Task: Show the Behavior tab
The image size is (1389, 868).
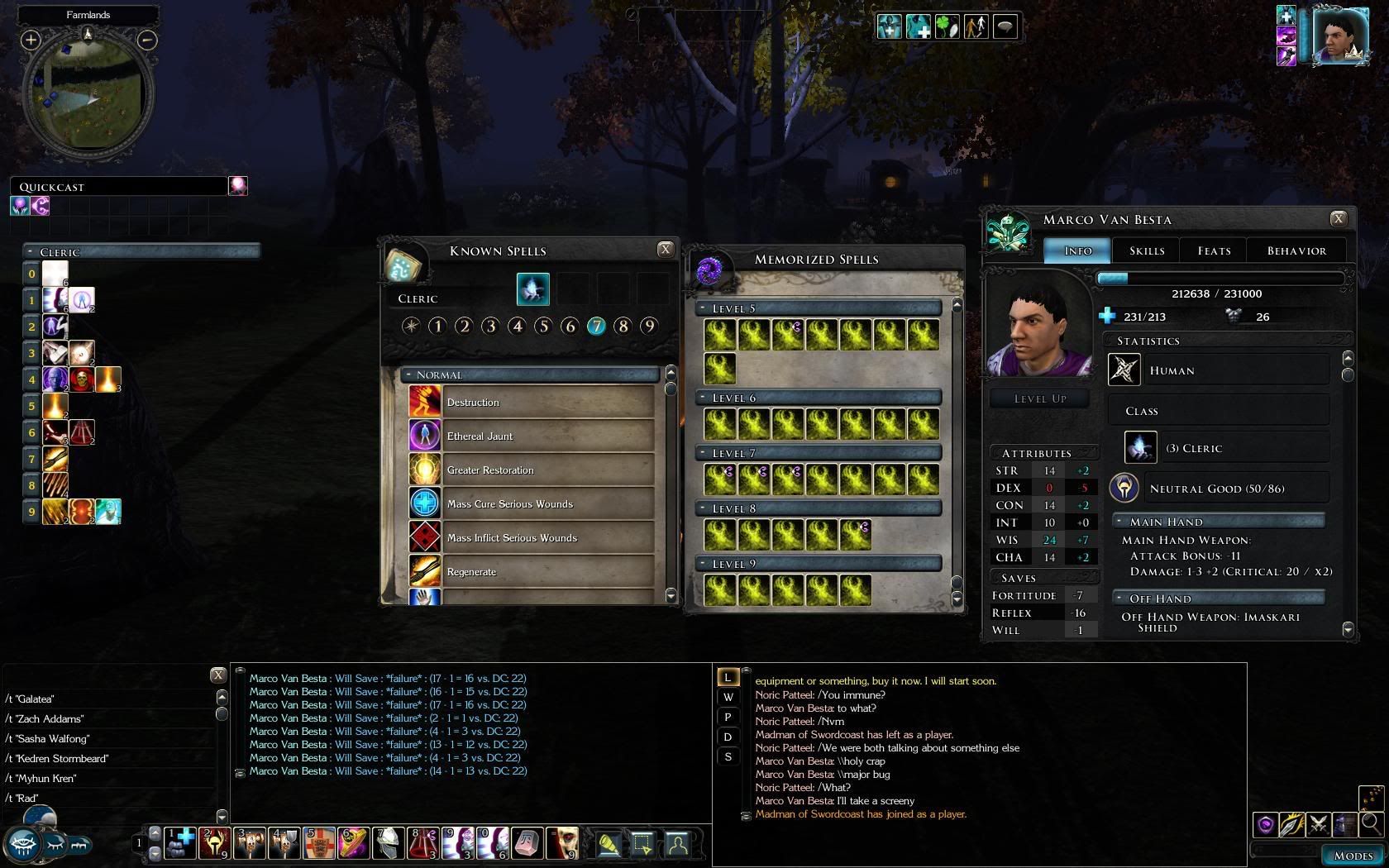Action: [1296, 250]
